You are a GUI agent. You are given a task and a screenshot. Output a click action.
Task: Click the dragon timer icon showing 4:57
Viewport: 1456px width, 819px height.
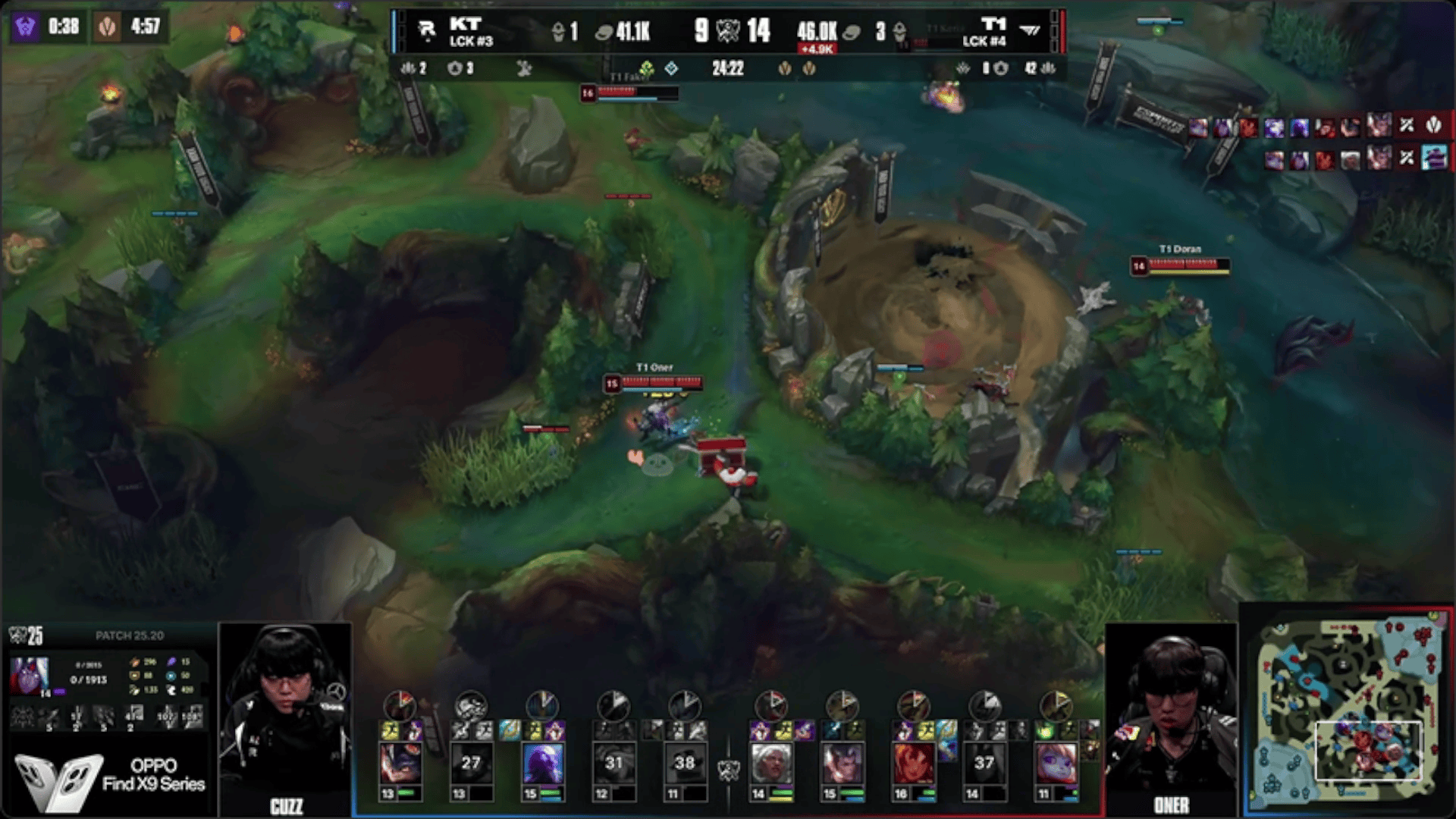[107, 27]
